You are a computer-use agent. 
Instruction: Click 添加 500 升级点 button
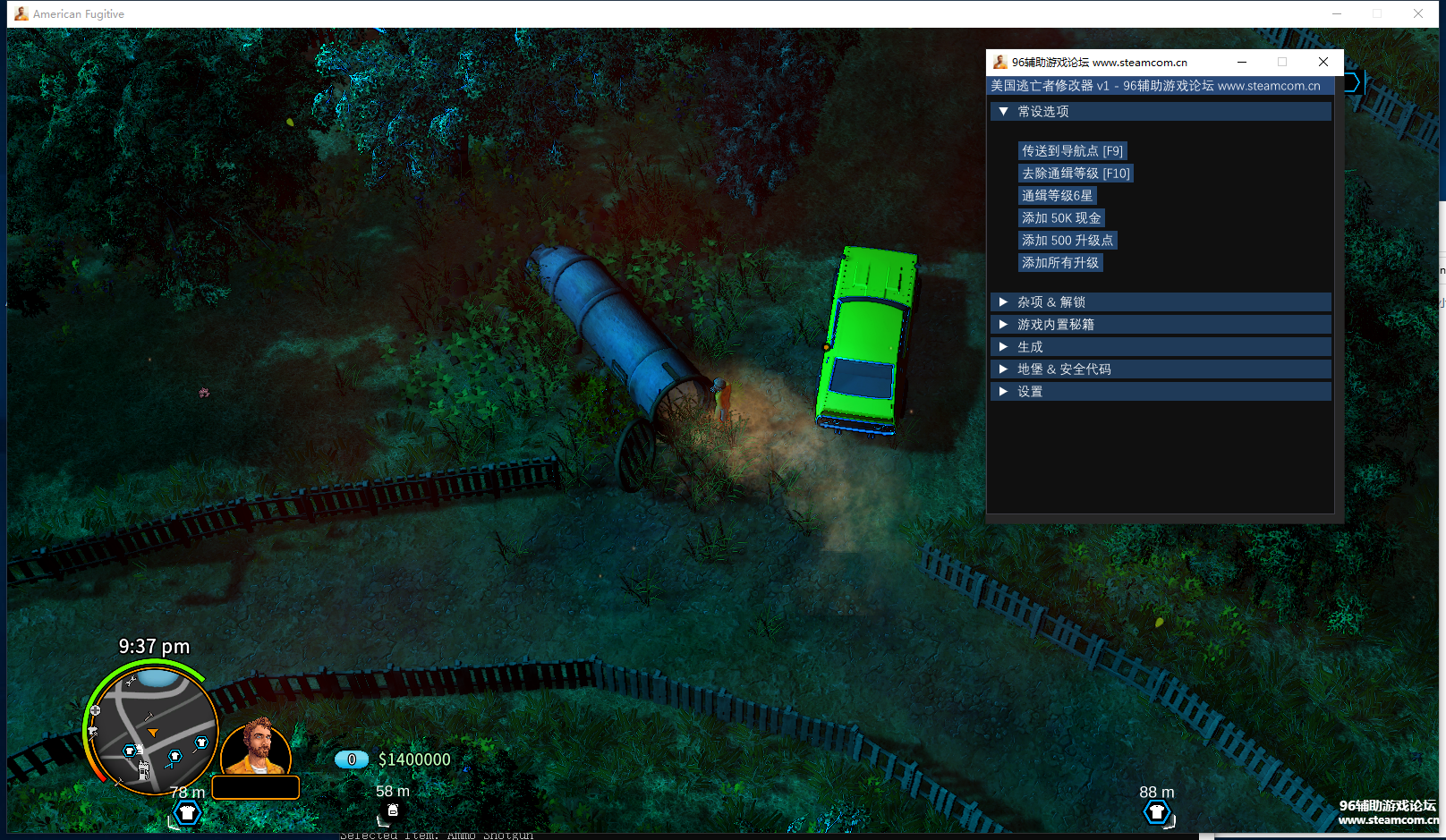(x=1067, y=241)
